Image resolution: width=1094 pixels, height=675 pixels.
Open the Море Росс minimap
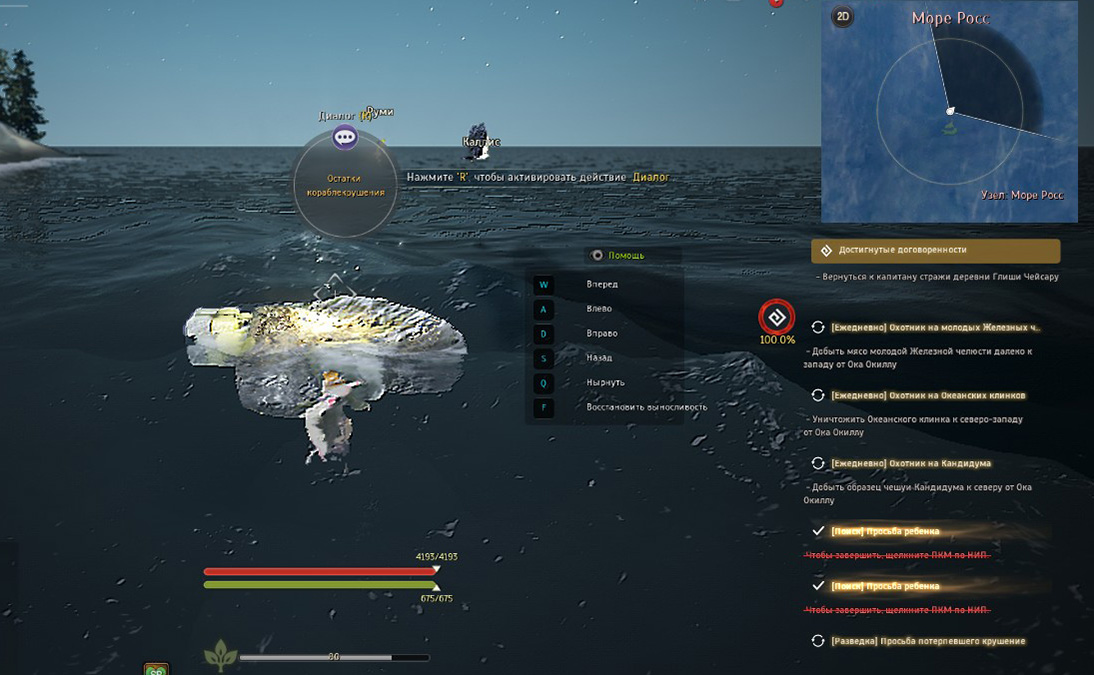pyautogui.click(x=949, y=111)
